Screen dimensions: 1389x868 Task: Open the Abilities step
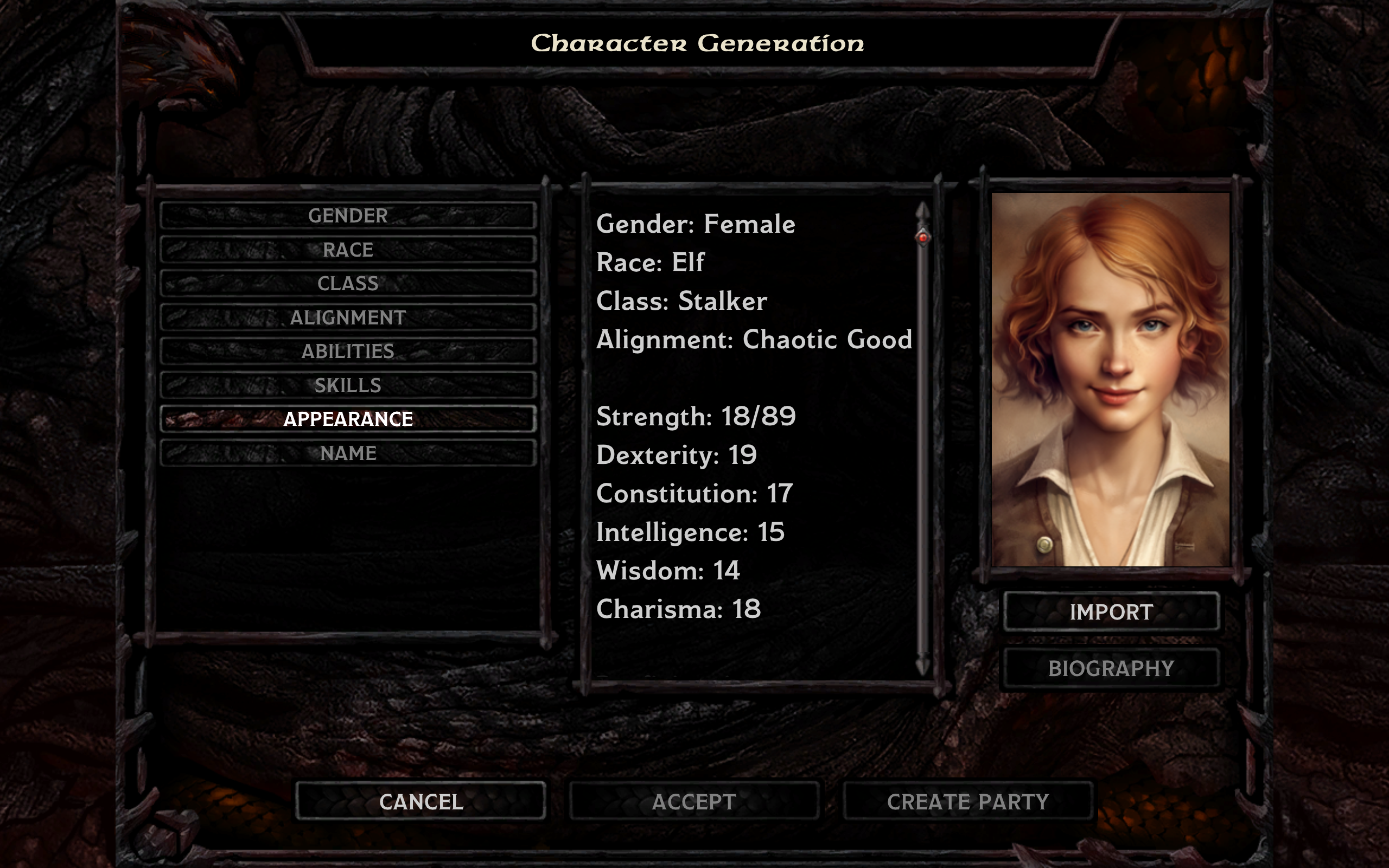pyautogui.click(x=348, y=352)
